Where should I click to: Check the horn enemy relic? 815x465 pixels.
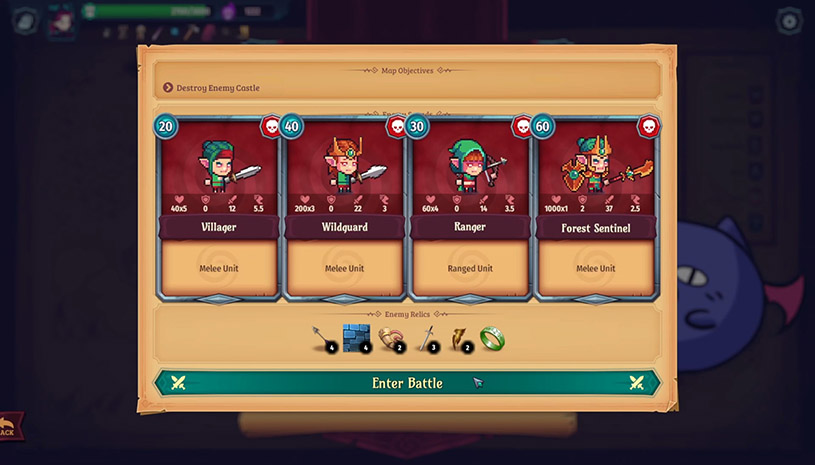(x=391, y=339)
